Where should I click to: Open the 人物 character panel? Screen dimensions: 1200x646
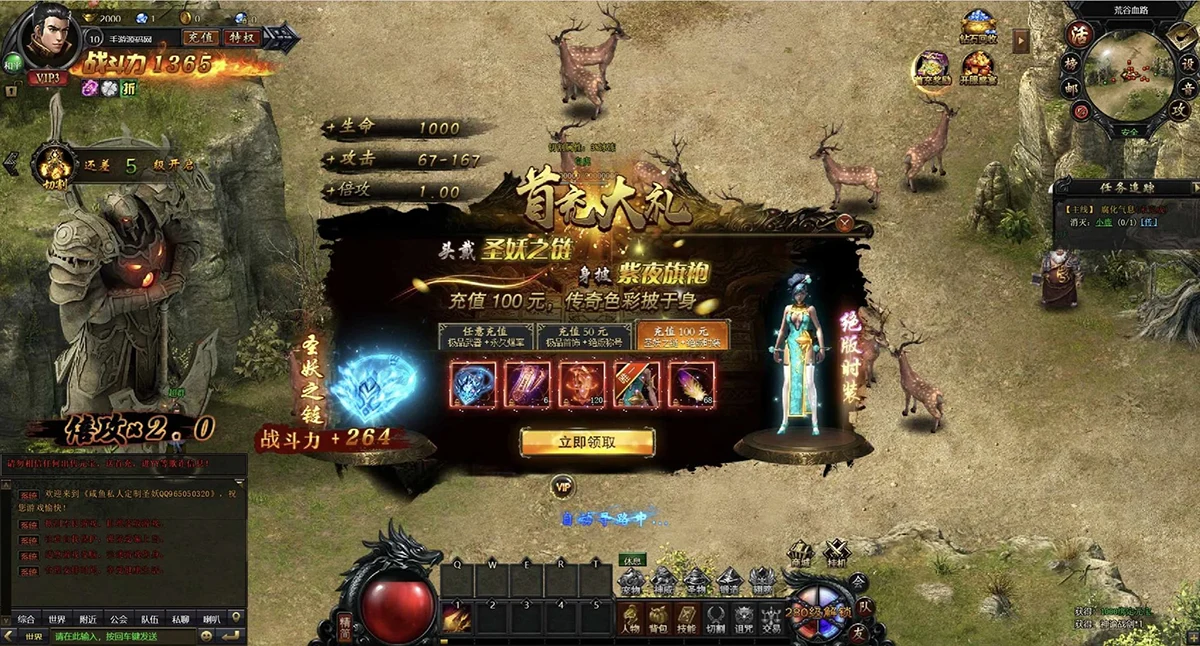(629, 616)
